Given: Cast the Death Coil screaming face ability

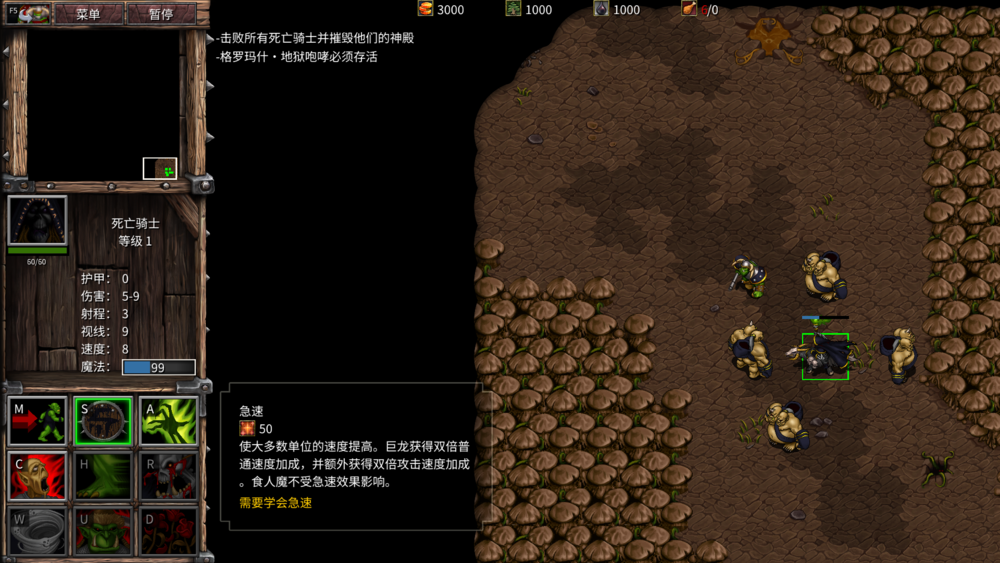Looking at the screenshot, I should click(38, 476).
